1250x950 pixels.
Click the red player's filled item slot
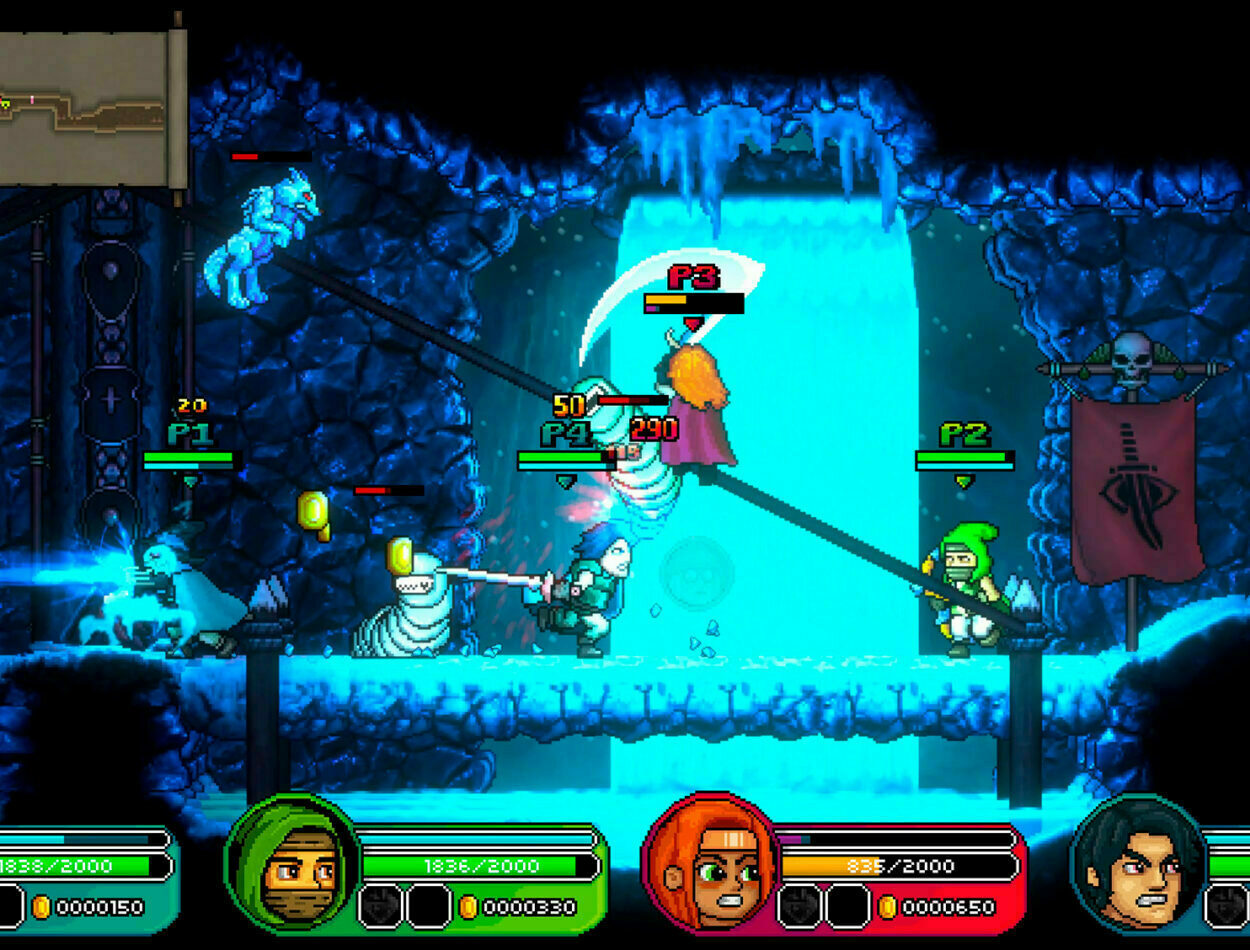[x=800, y=907]
